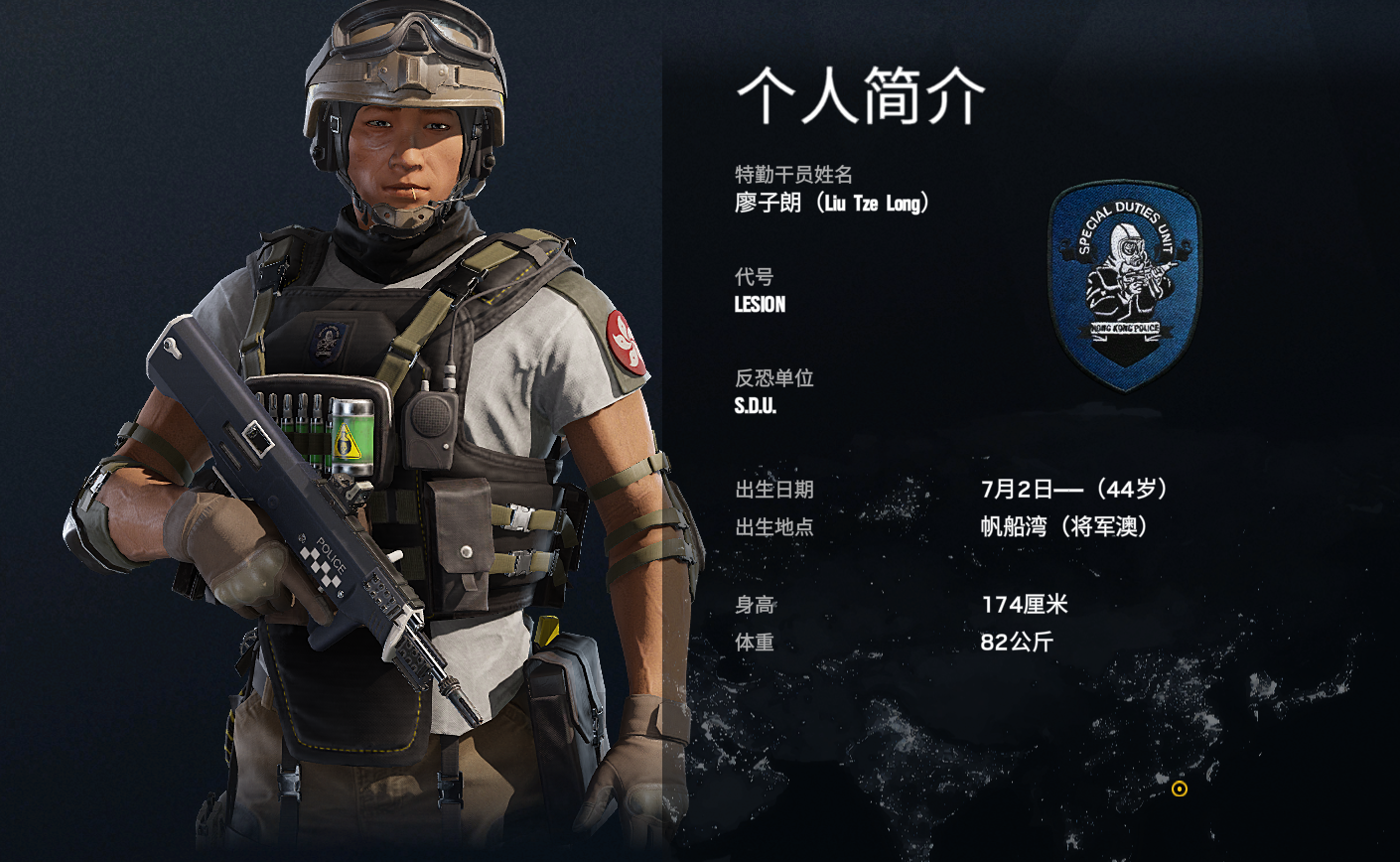Image resolution: width=1400 pixels, height=862 pixels.
Task: Click the LESION codename label
Action: point(760,305)
